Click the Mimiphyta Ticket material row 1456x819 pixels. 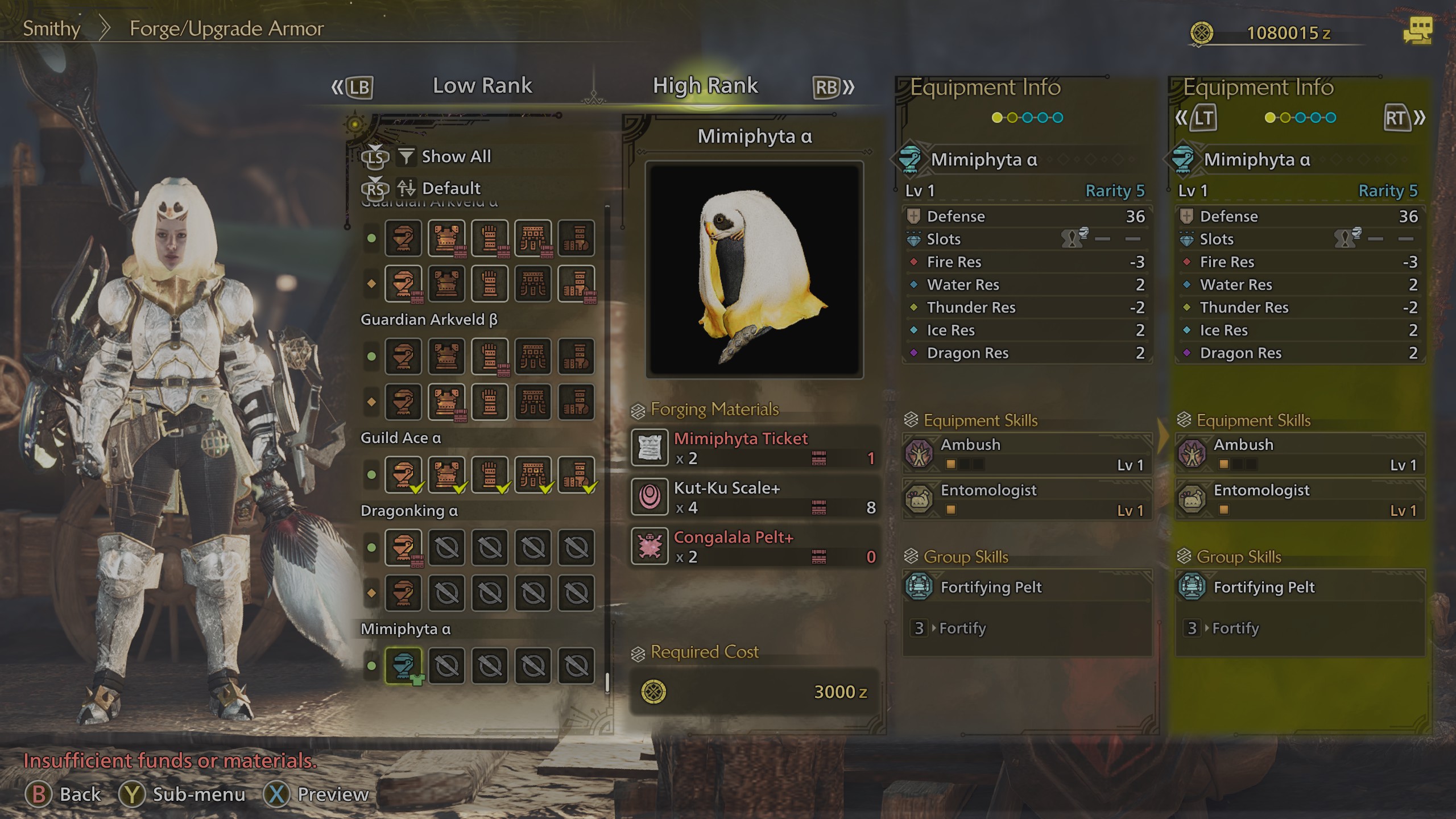754,448
